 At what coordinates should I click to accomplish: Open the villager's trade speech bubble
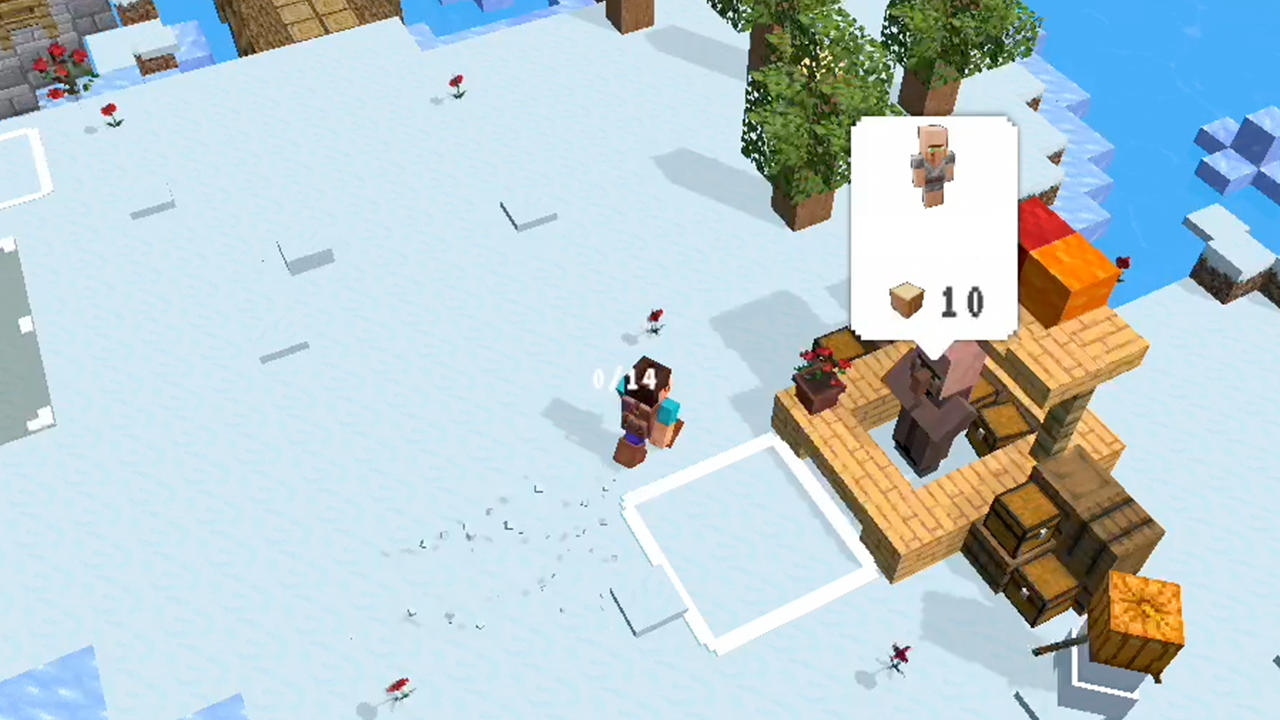[x=933, y=230]
